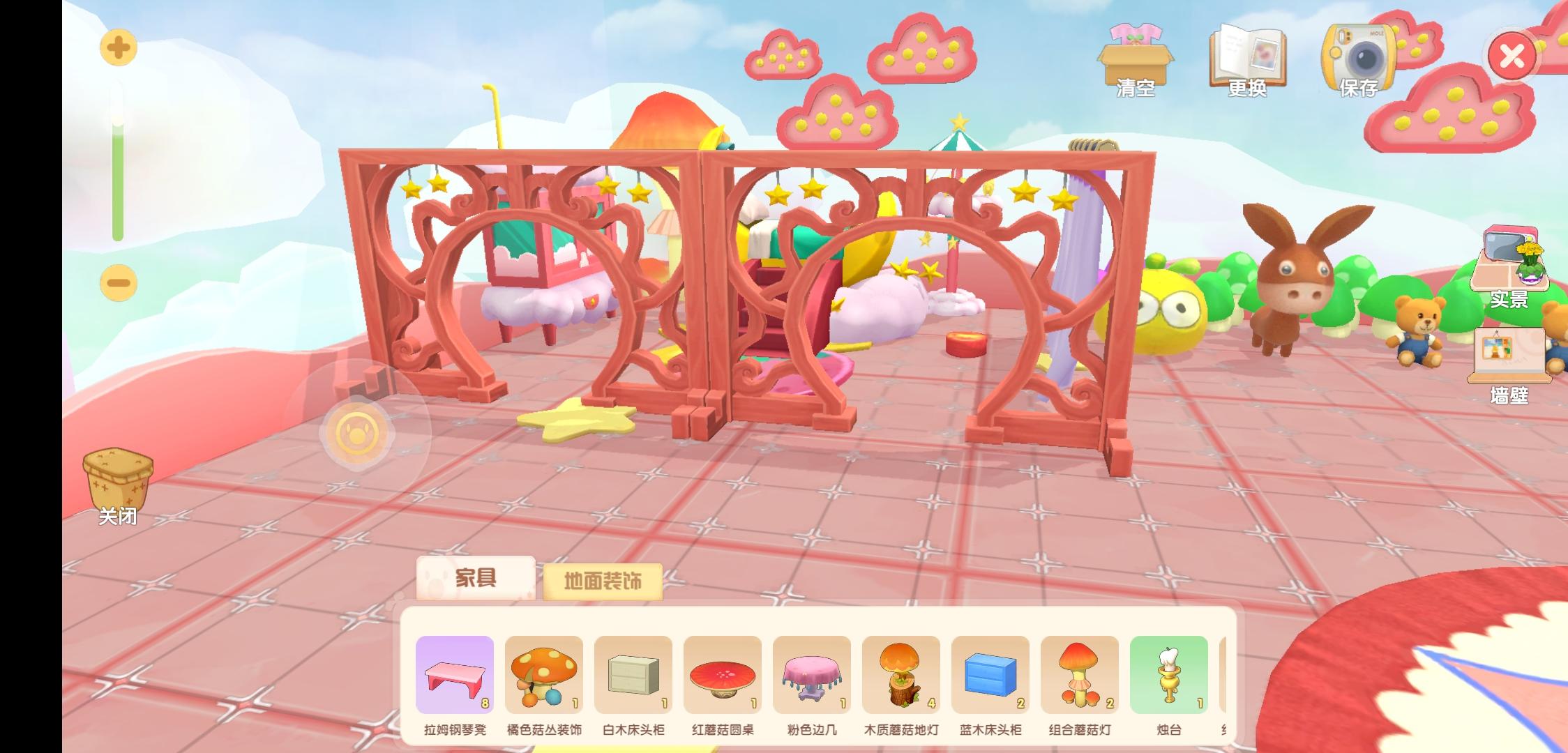Switch to the 地面装饰 floor decoration tab
The image size is (1568, 753).
tap(604, 581)
